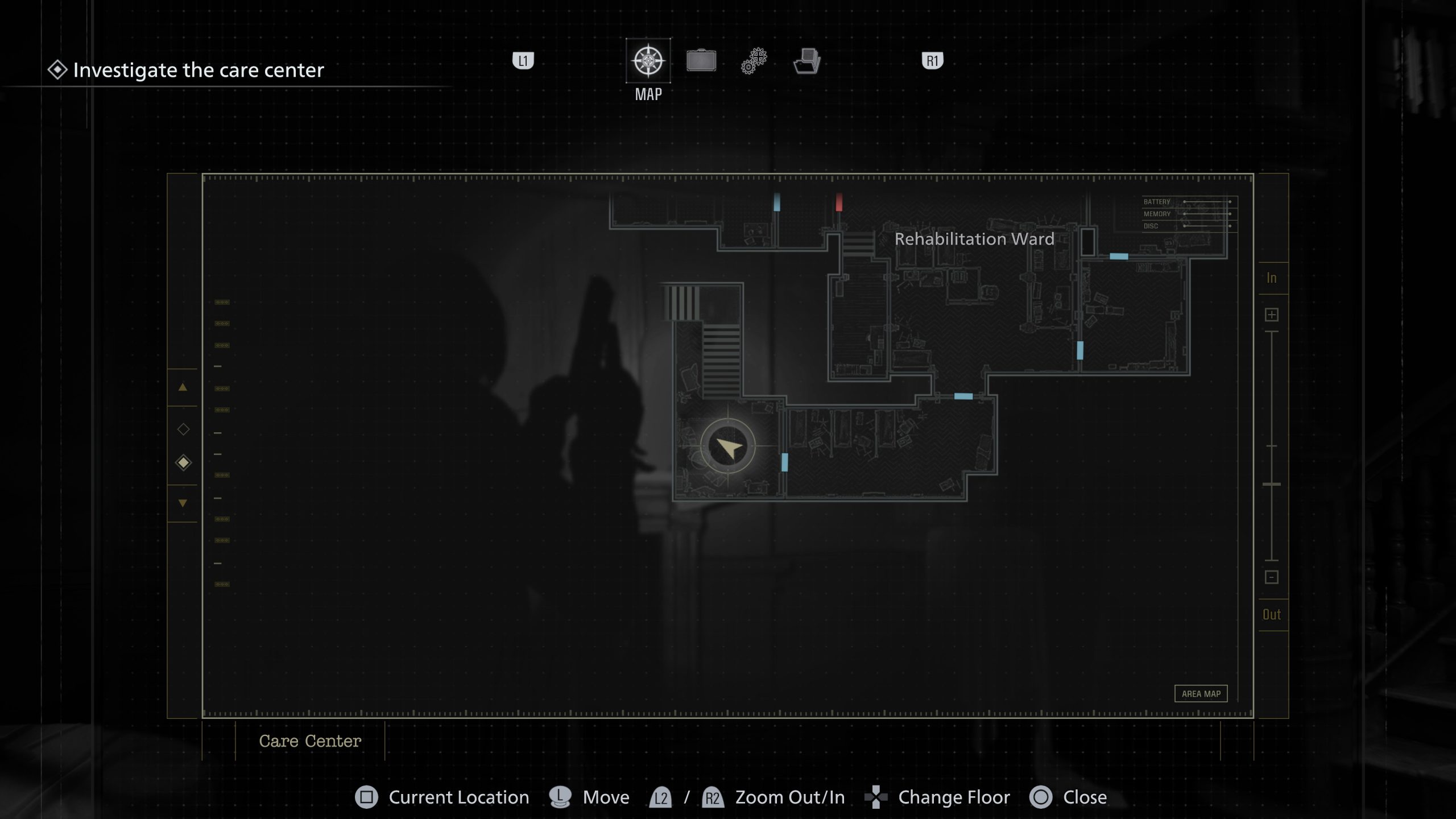Screen dimensions: 1456x819
Task: Click the Investigate the care center objective
Action: (198, 70)
